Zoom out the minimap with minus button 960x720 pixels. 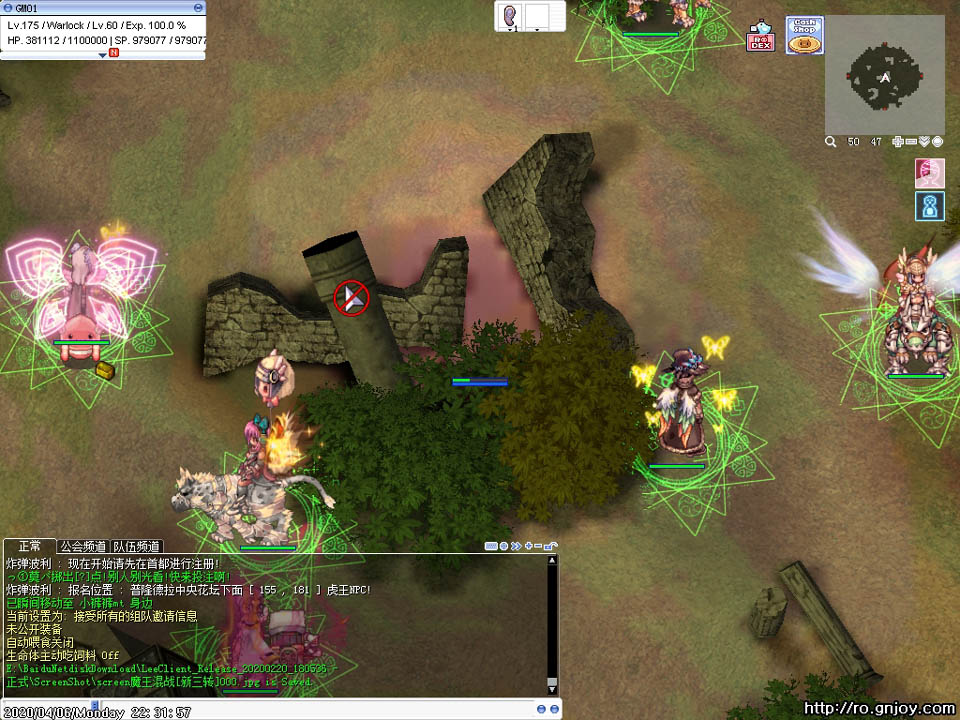click(911, 142)
